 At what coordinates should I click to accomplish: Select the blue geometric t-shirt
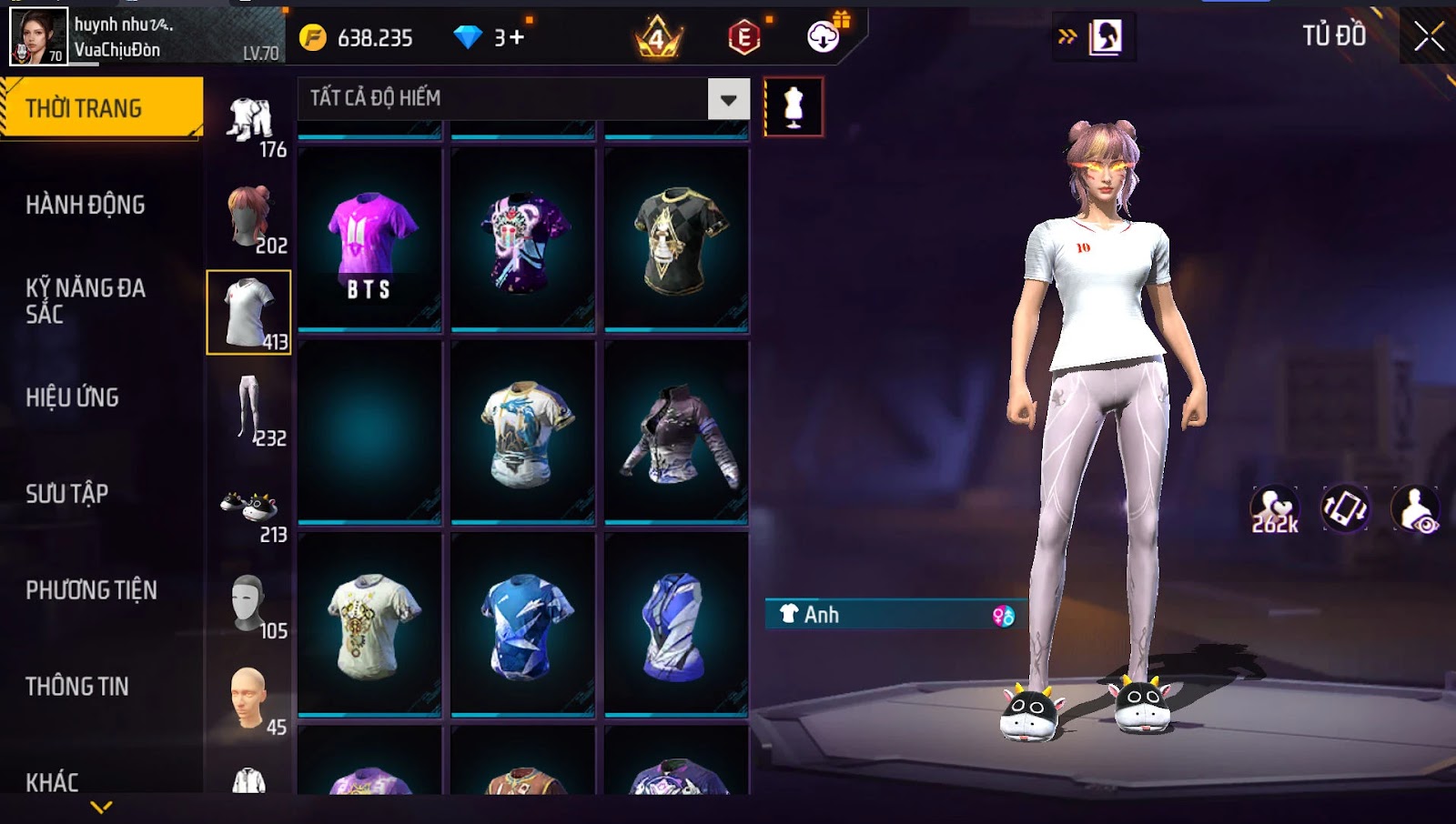click(523, 625)
